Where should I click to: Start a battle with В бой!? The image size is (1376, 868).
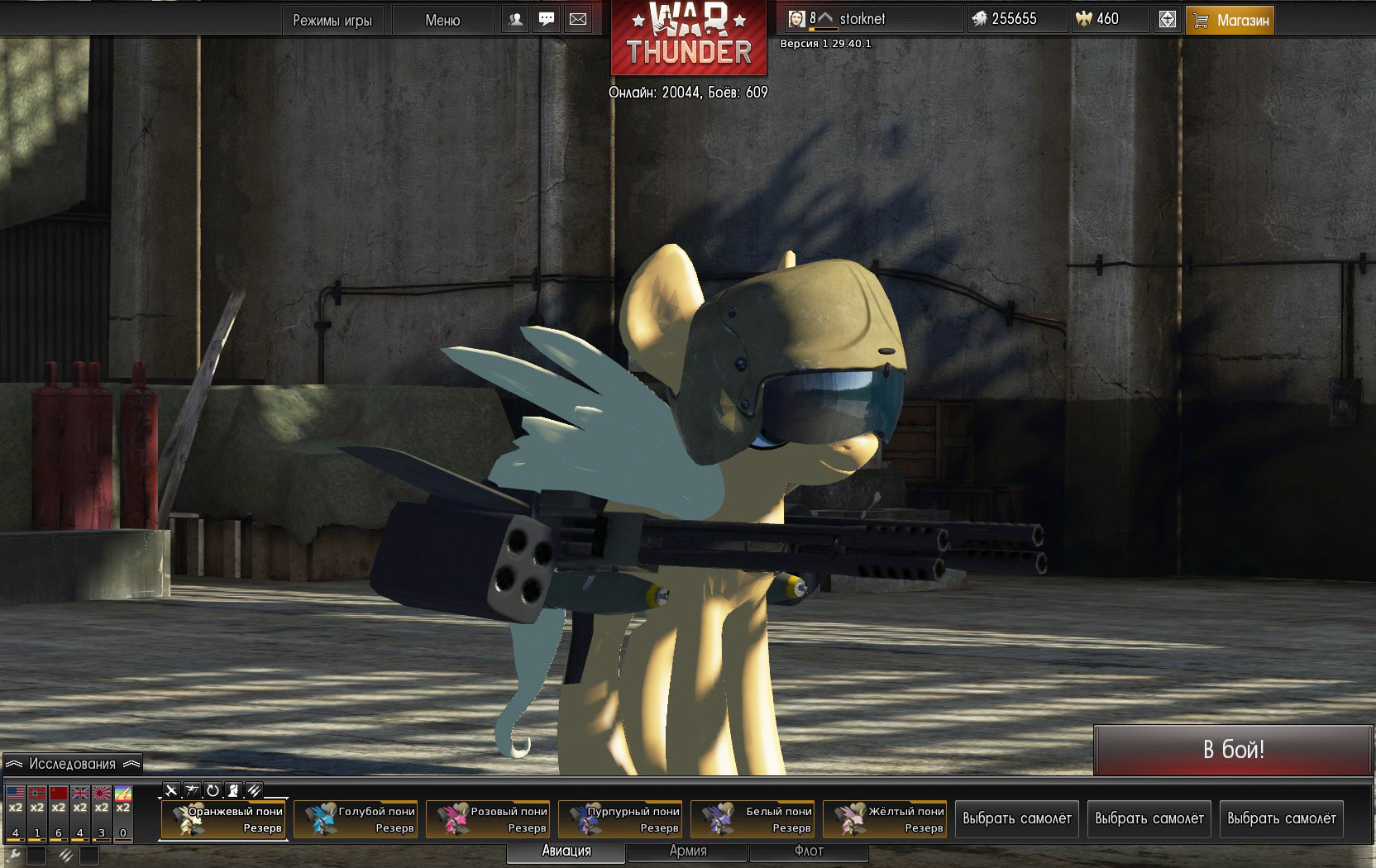(x=1233, y=750)
